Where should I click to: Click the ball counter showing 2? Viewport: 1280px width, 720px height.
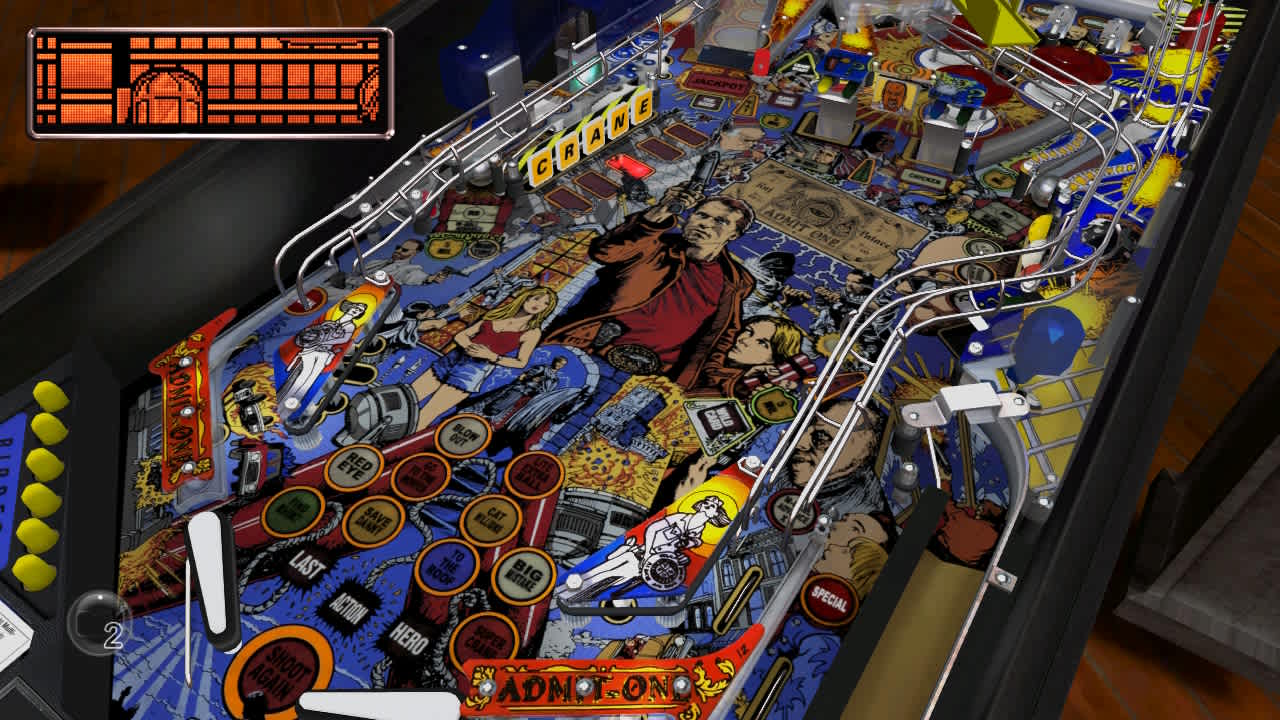point(100,622)
